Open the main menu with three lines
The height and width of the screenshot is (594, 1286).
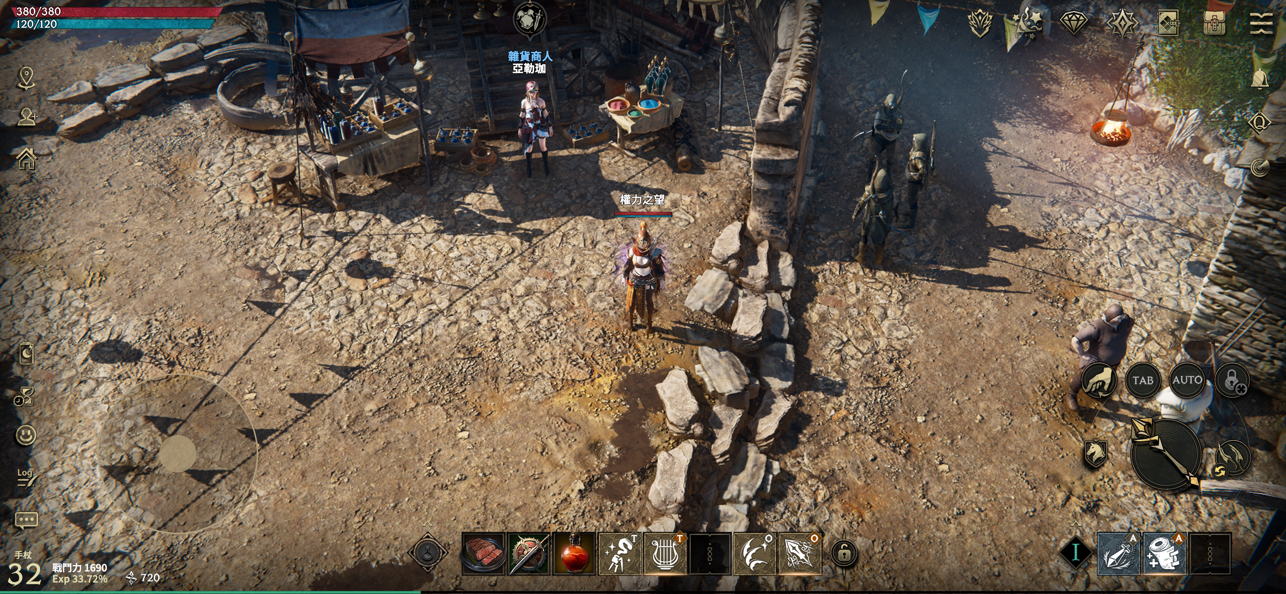pos(1262,23)
